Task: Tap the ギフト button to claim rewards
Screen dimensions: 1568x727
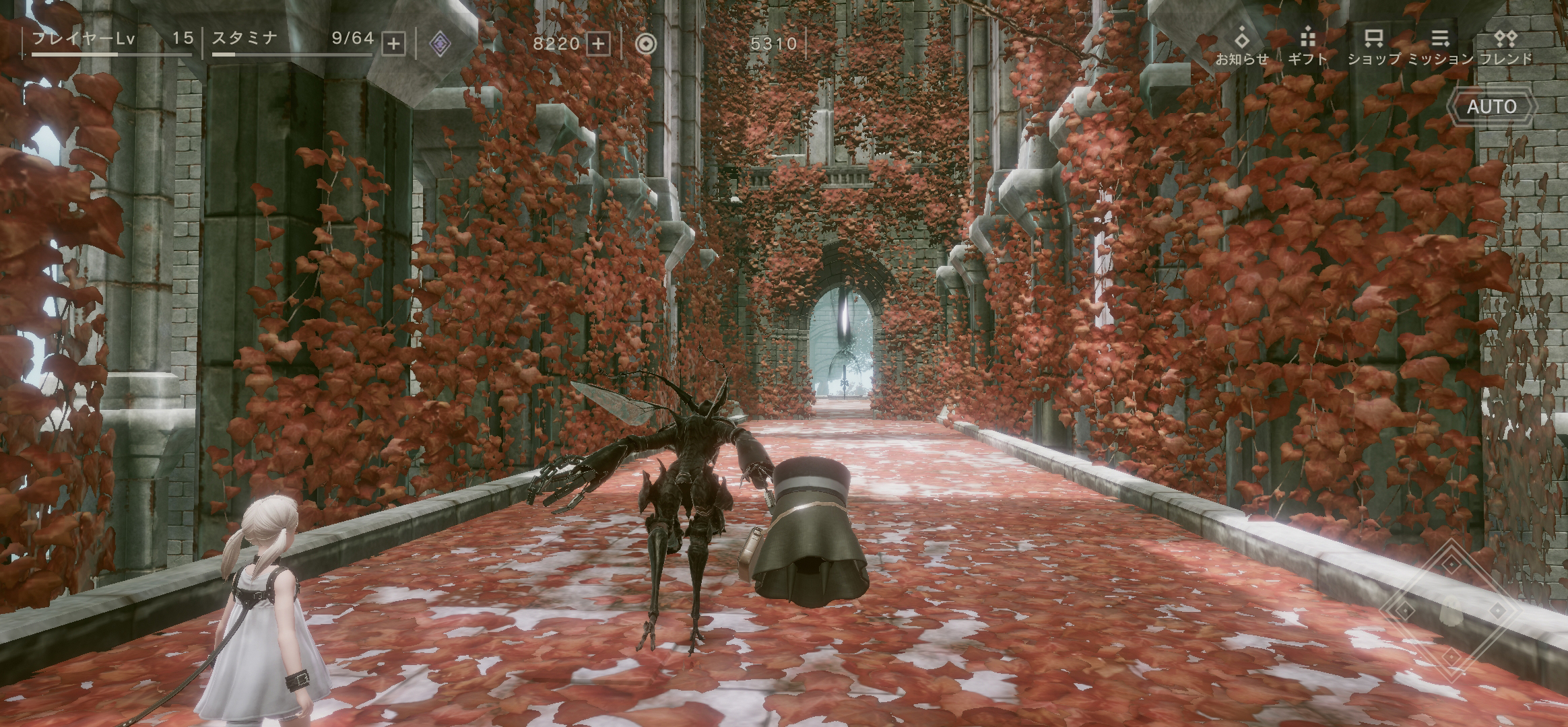Action: 1307,47
